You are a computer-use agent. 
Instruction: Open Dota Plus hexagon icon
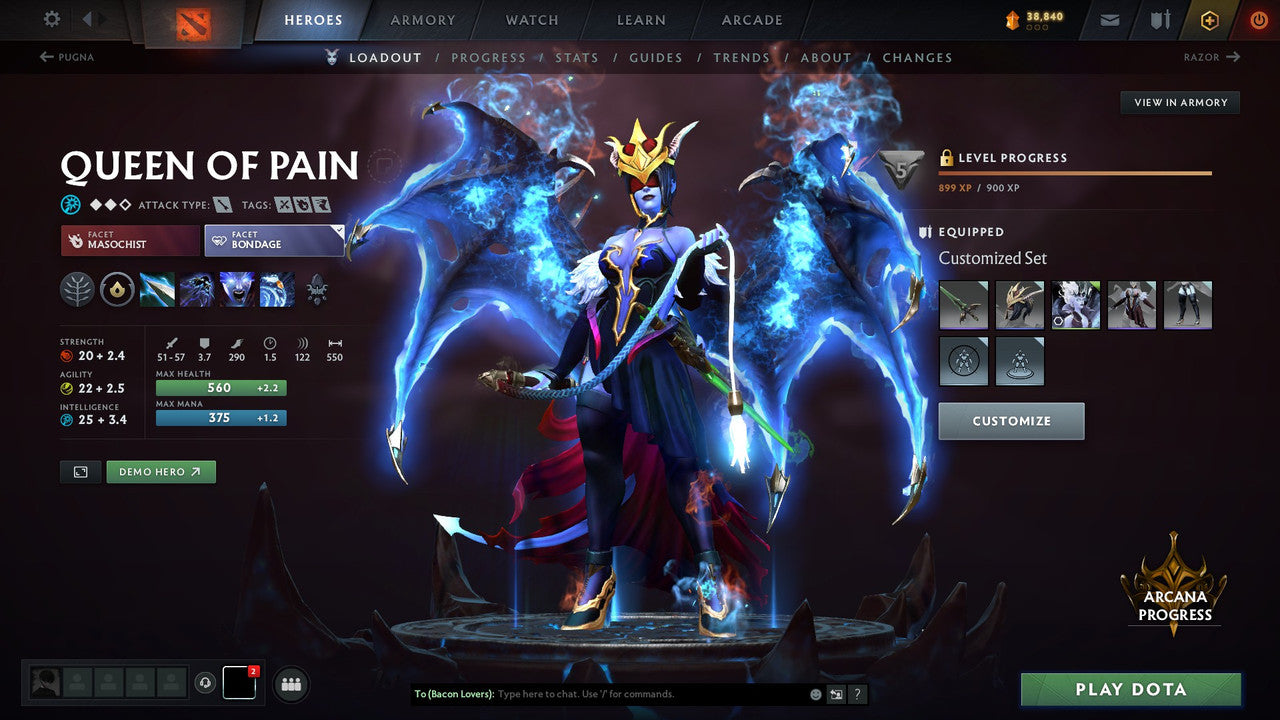1209,19
